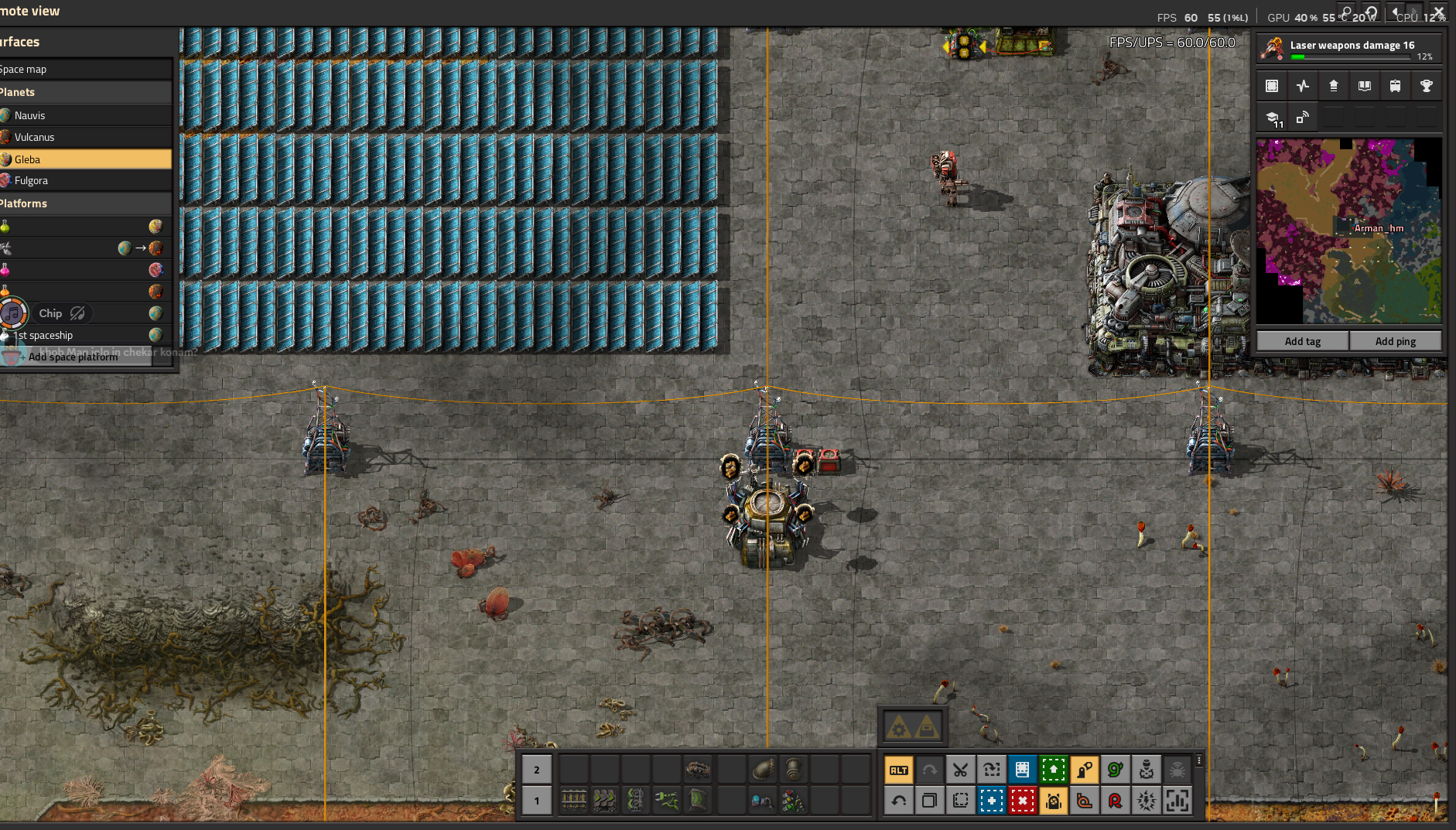This screenshot has width=1456, height=830.
Task: Select the deconstruction planner shortcut
Action: coord(1023,801)
